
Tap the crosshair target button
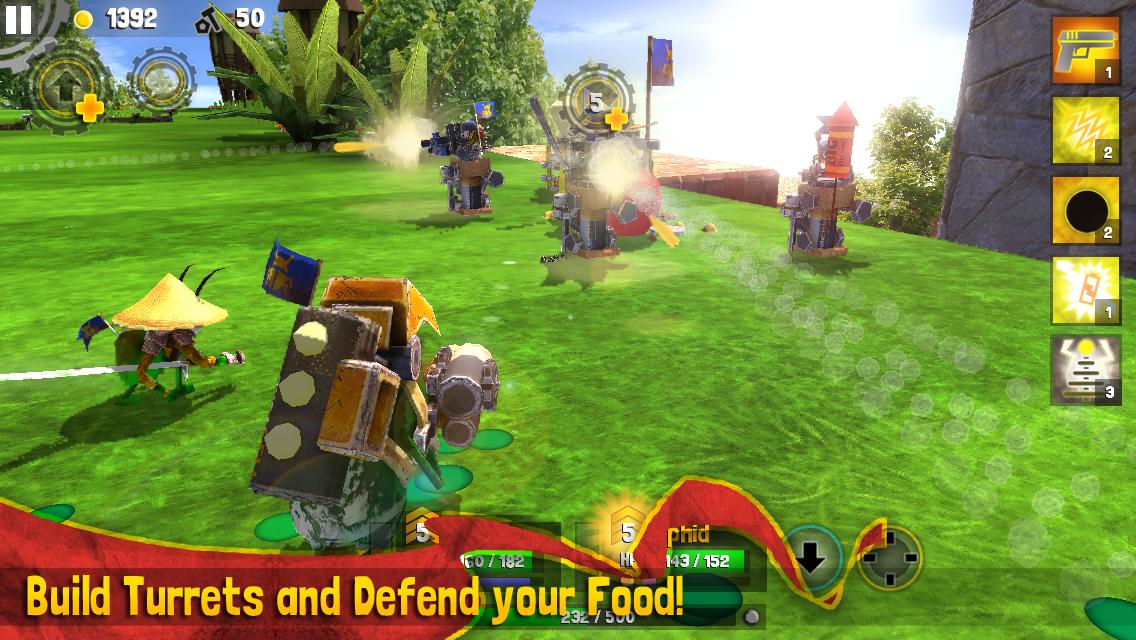890,557
